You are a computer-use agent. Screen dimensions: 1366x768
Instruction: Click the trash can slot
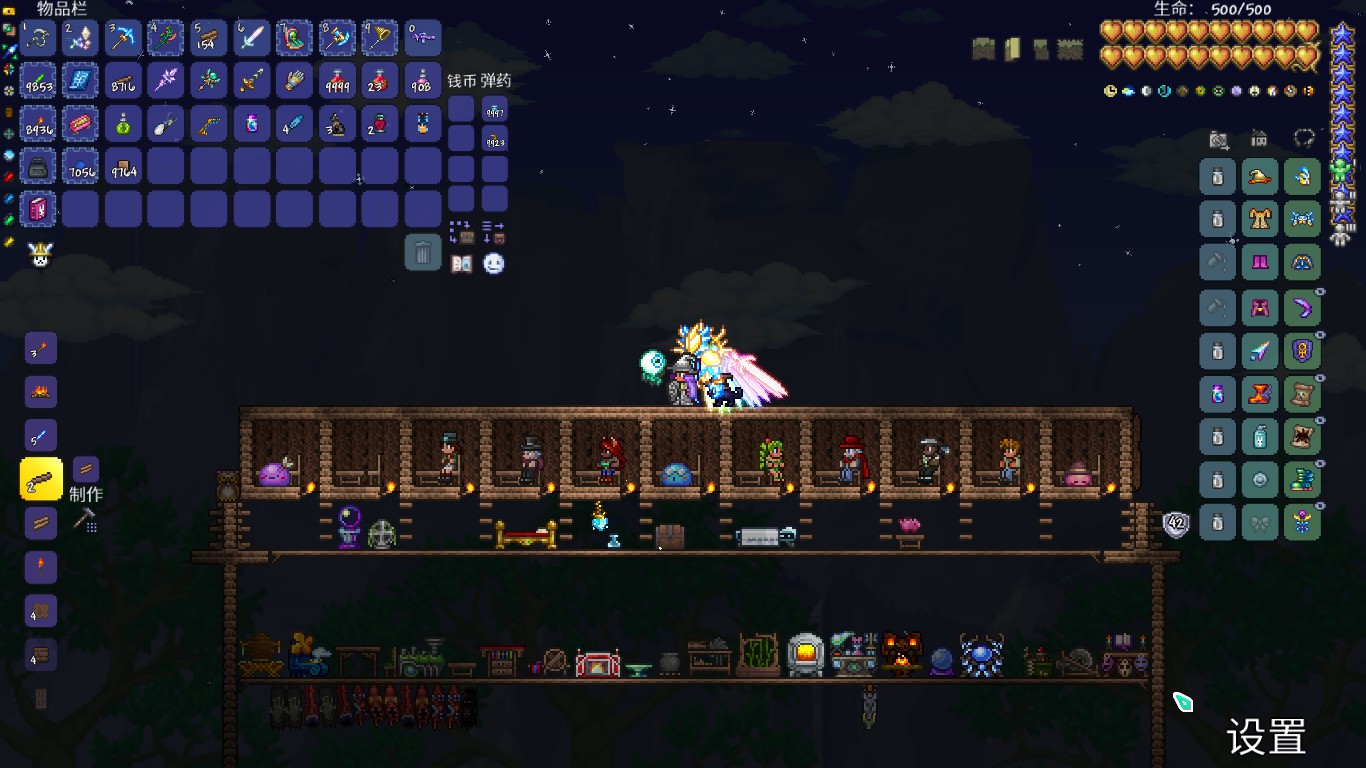click(423, 252)
